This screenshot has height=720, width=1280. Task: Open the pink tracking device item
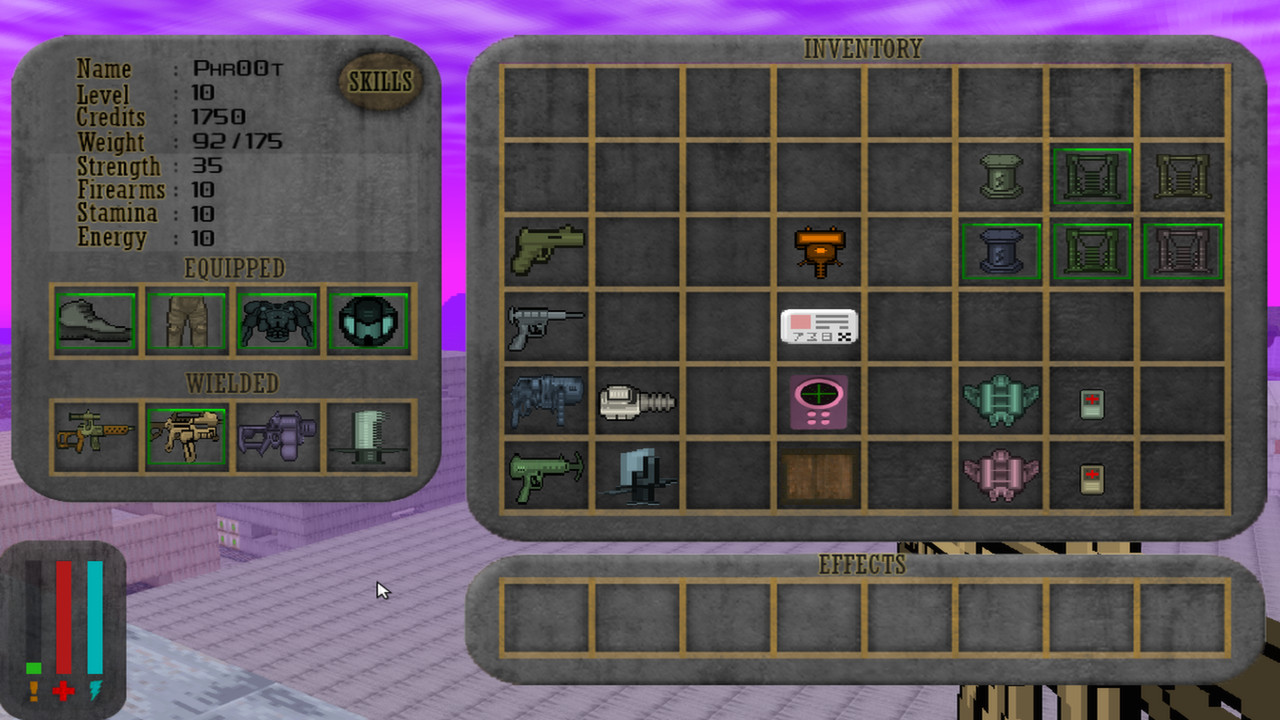tap(818, 400)
